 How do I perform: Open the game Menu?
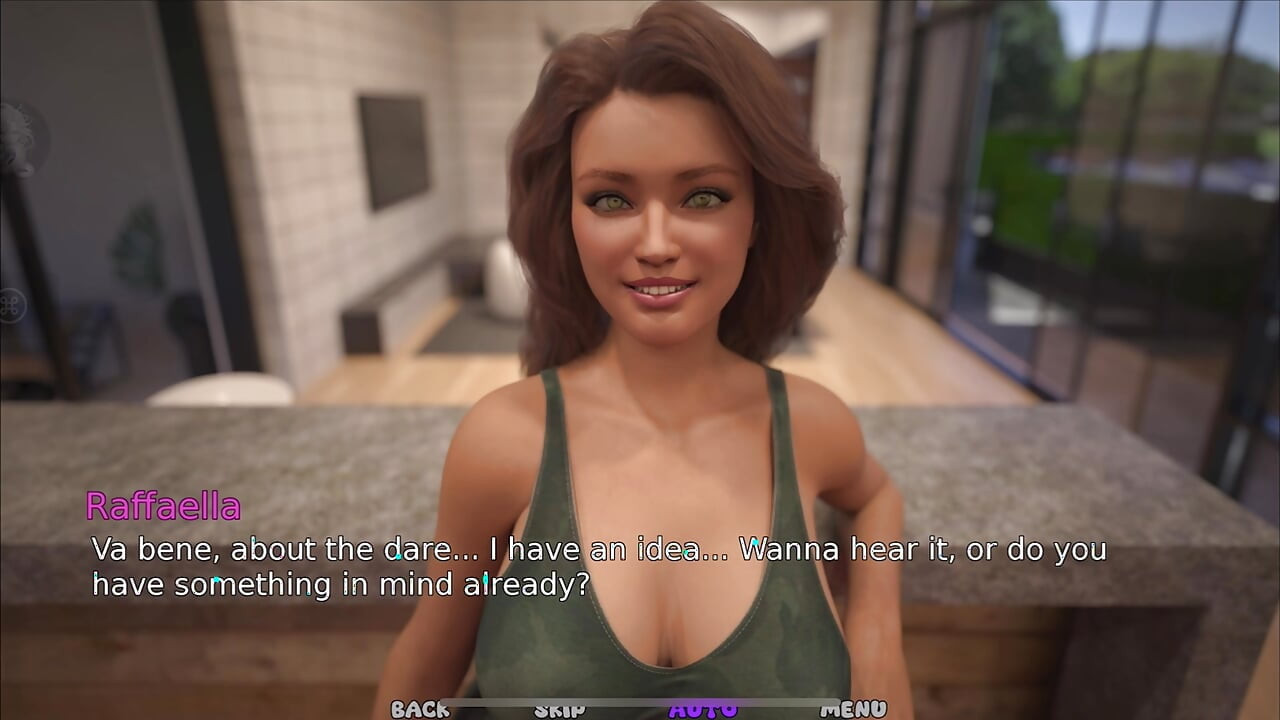tap(853, 709)
